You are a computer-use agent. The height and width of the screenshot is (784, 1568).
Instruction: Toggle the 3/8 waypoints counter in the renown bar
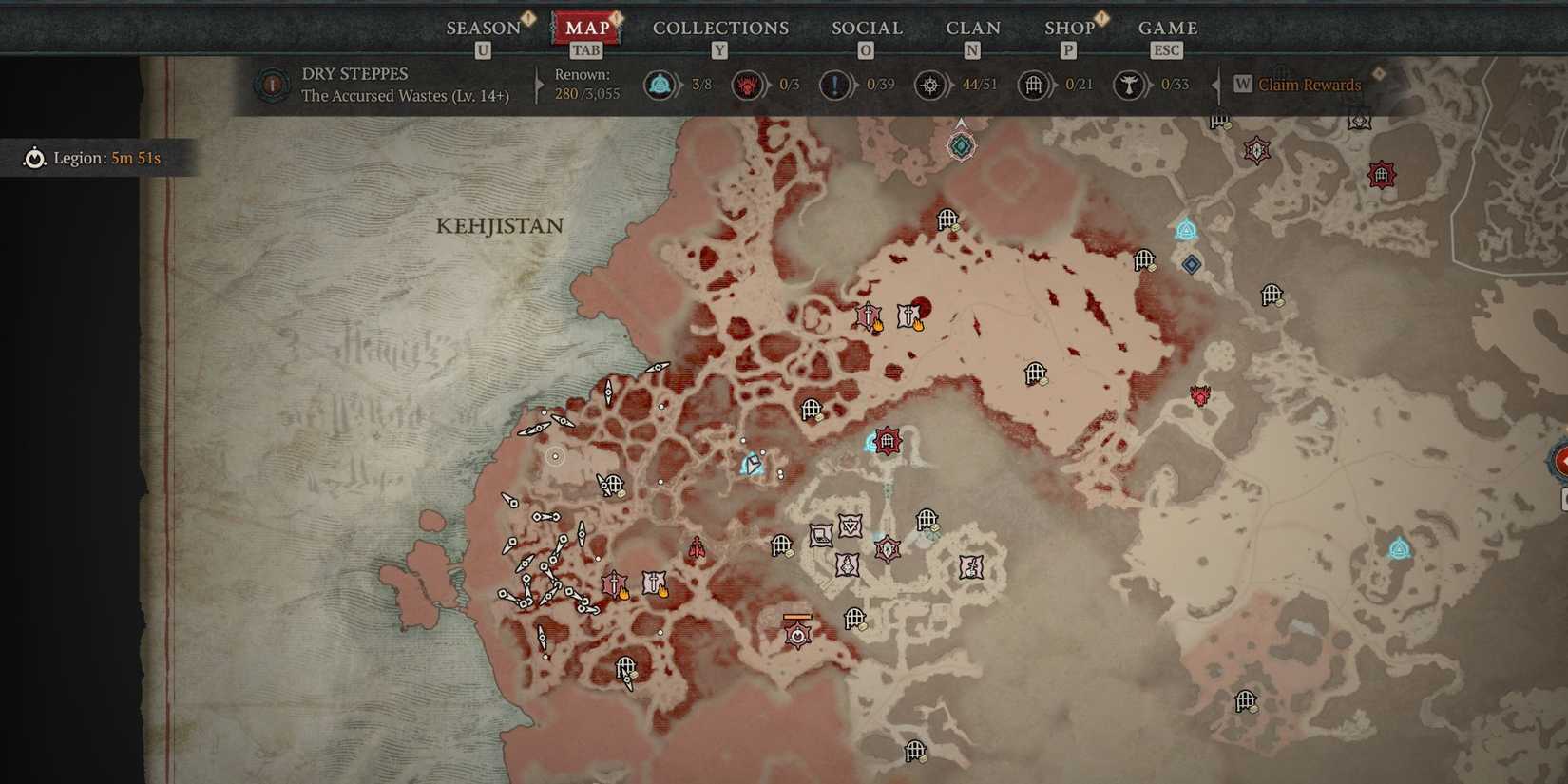click(680, 85)
